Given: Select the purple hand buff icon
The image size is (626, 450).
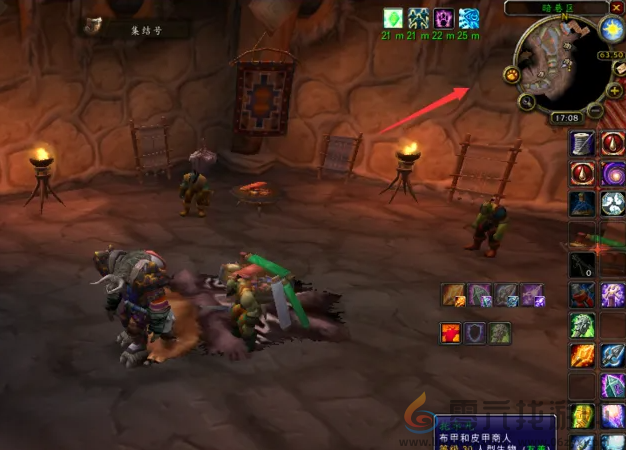Looking at the screenshot, I should [x=443, y=19].
